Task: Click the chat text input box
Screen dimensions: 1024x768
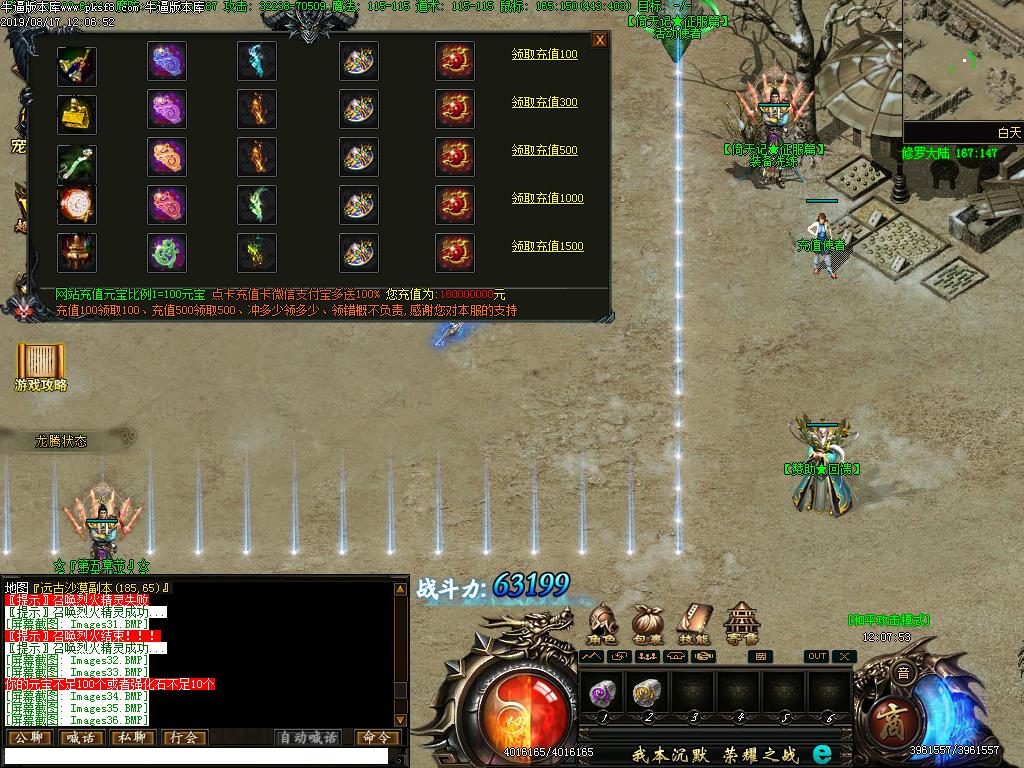Action: pyautogui.click(x=195, y=757)
